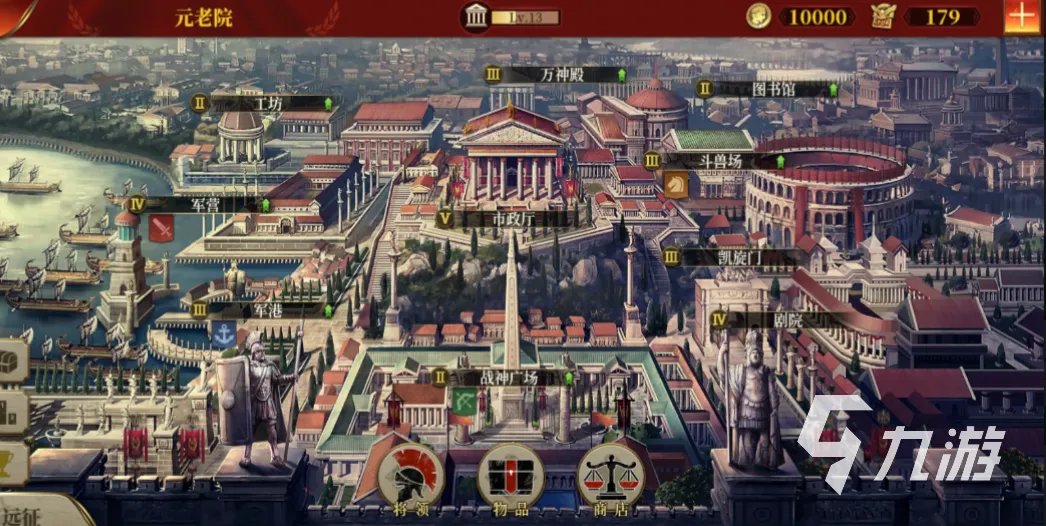Click the treasure chest side icon

[x=10, y=361]
